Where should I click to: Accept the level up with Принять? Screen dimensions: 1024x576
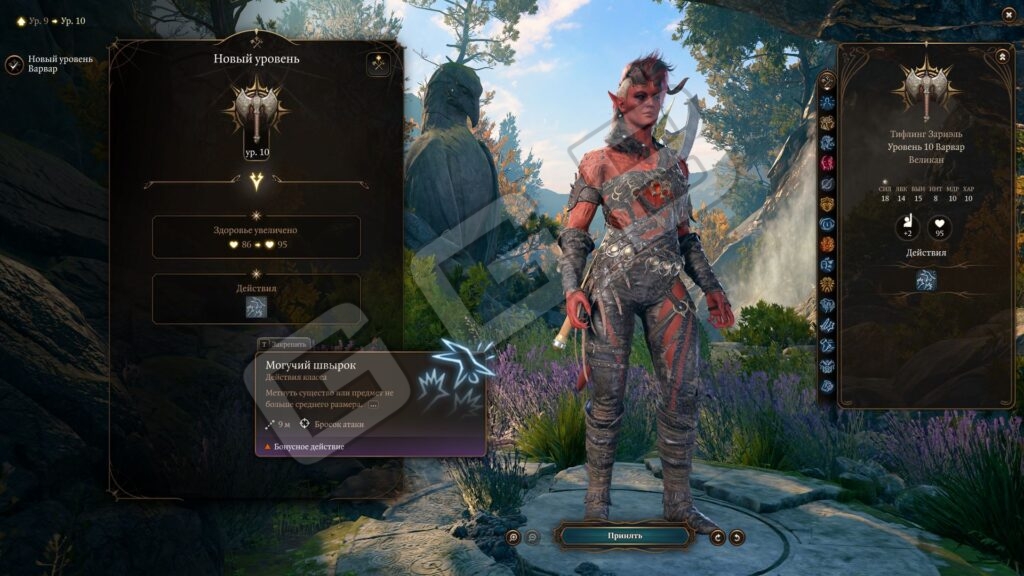[x=625, y=536]
